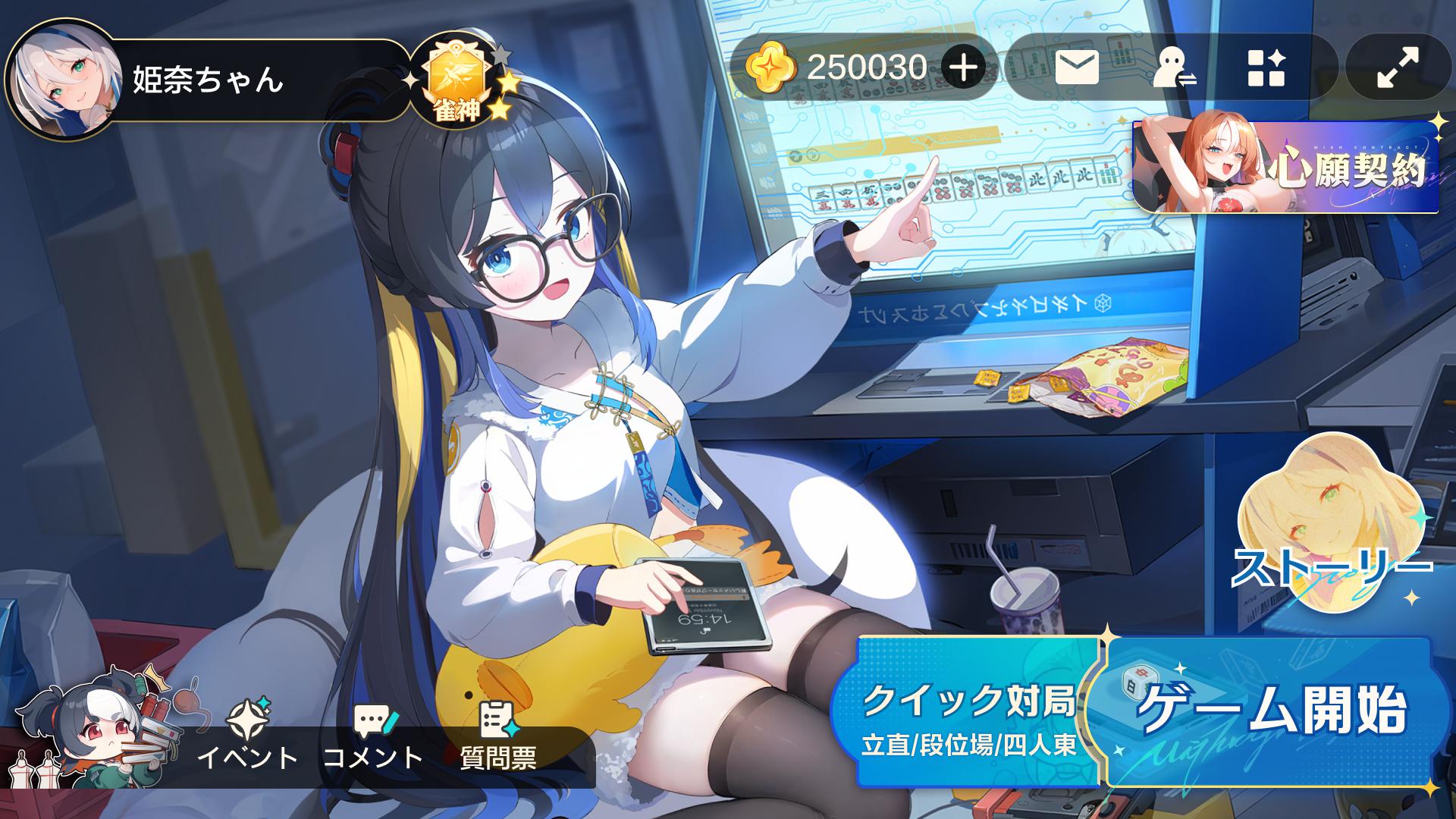Click the + button to add currency

[962, 67]
